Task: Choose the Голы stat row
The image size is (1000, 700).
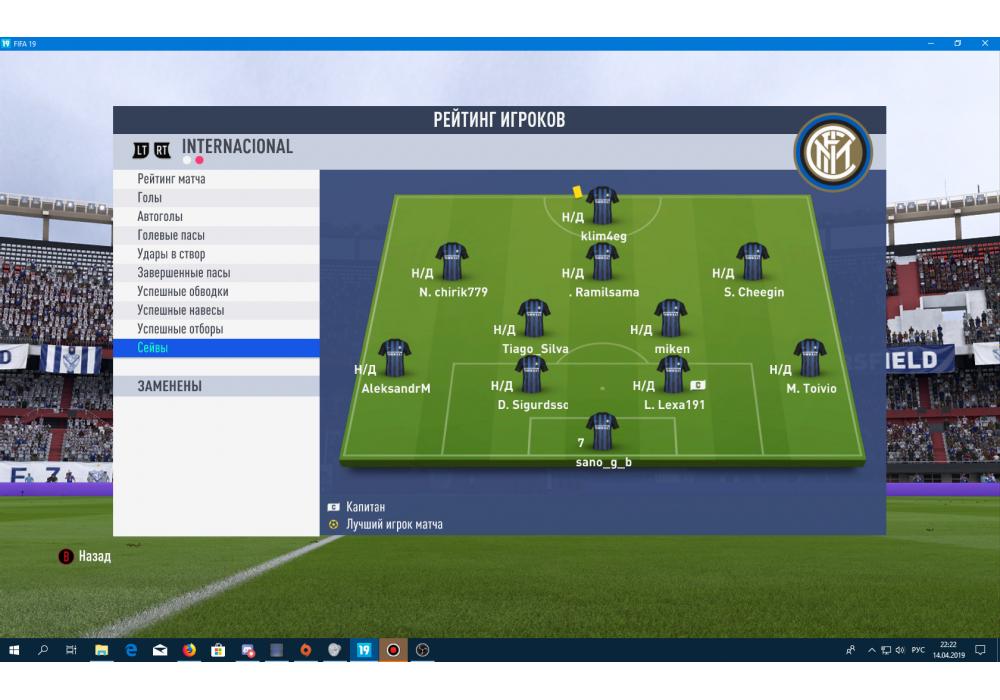Action: coord(216,198)
